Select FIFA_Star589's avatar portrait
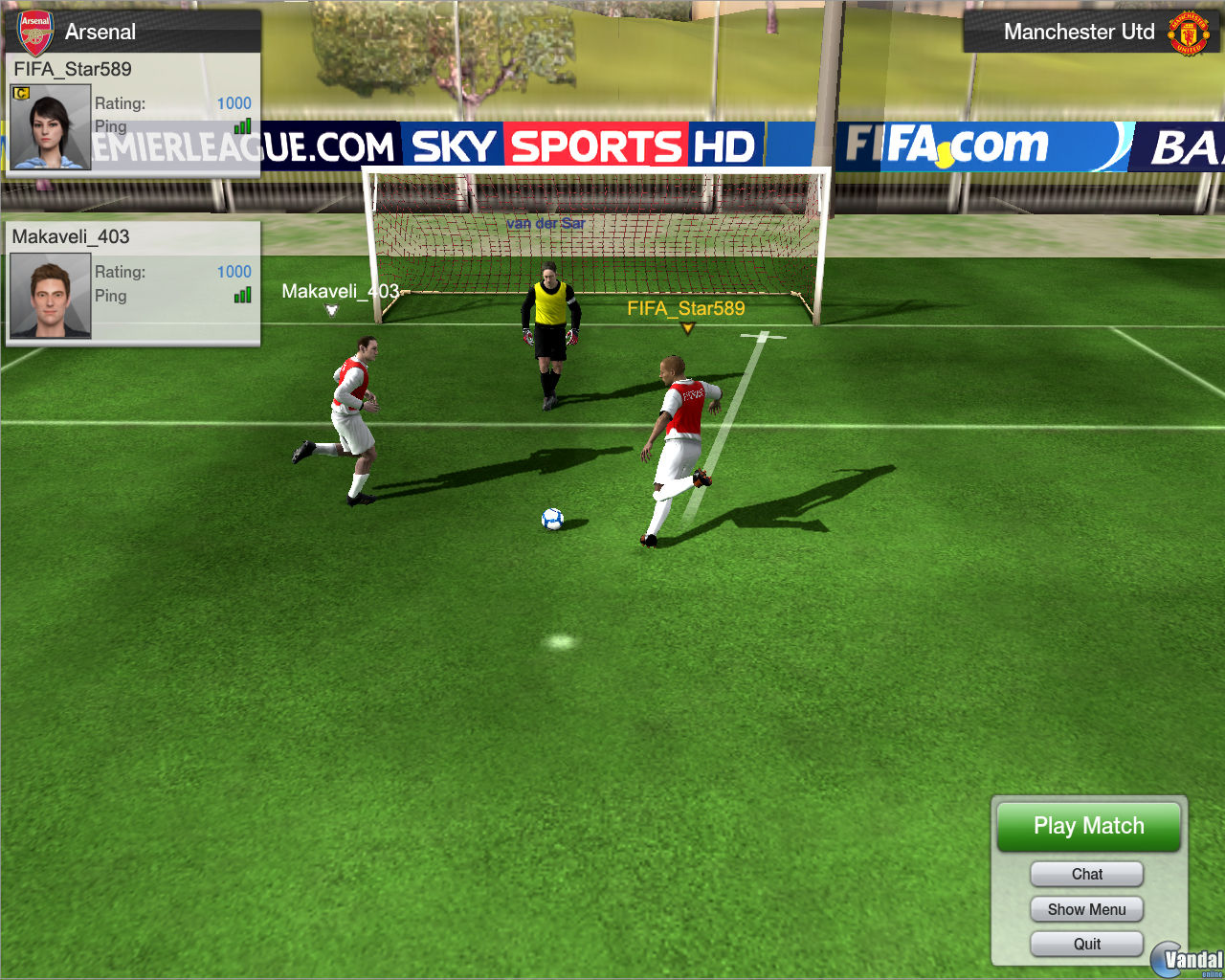1225x980 pixels. click(49, 125)
